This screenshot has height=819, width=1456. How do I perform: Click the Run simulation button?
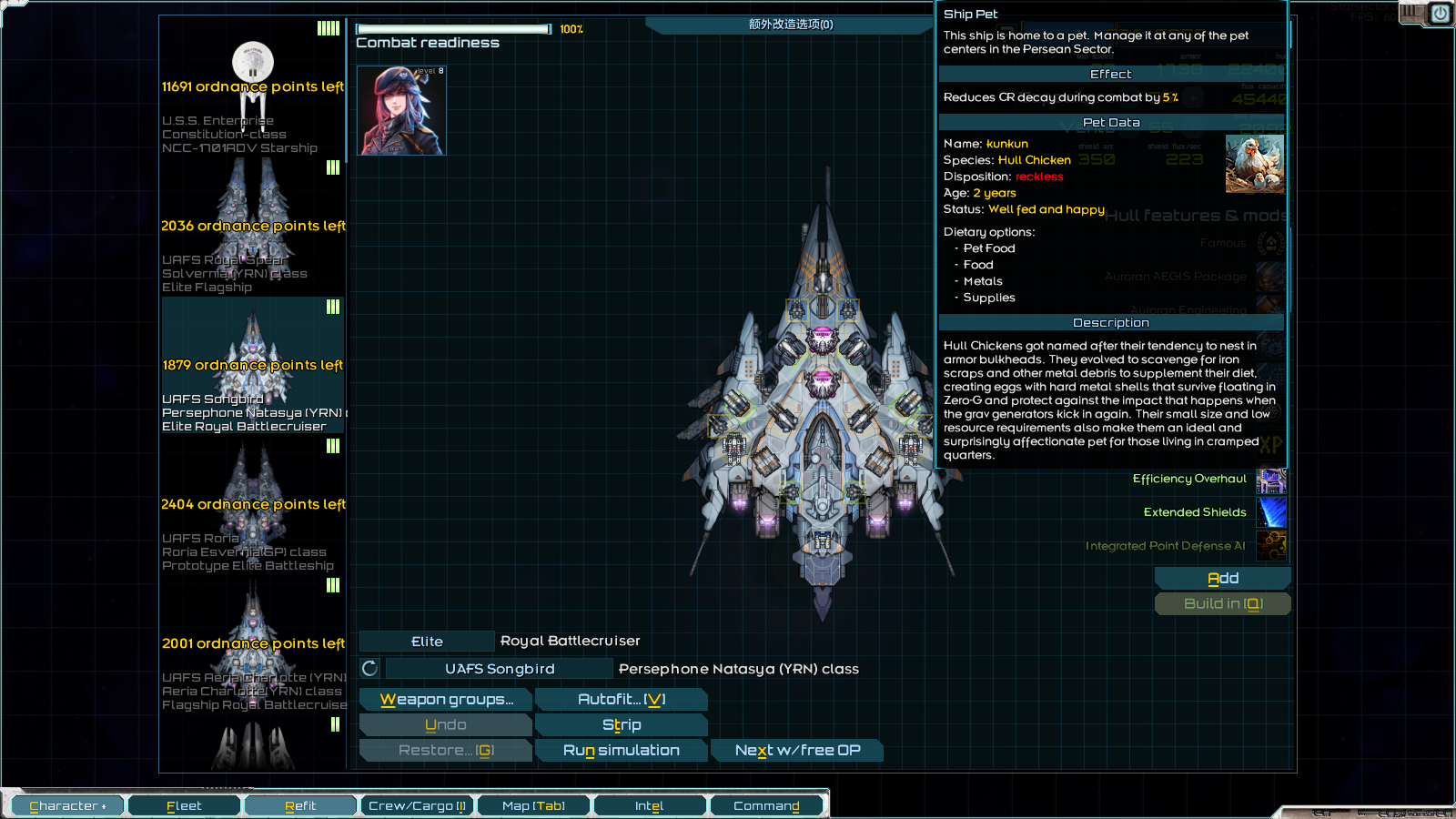pyautogui.click(x=622, y=750)
